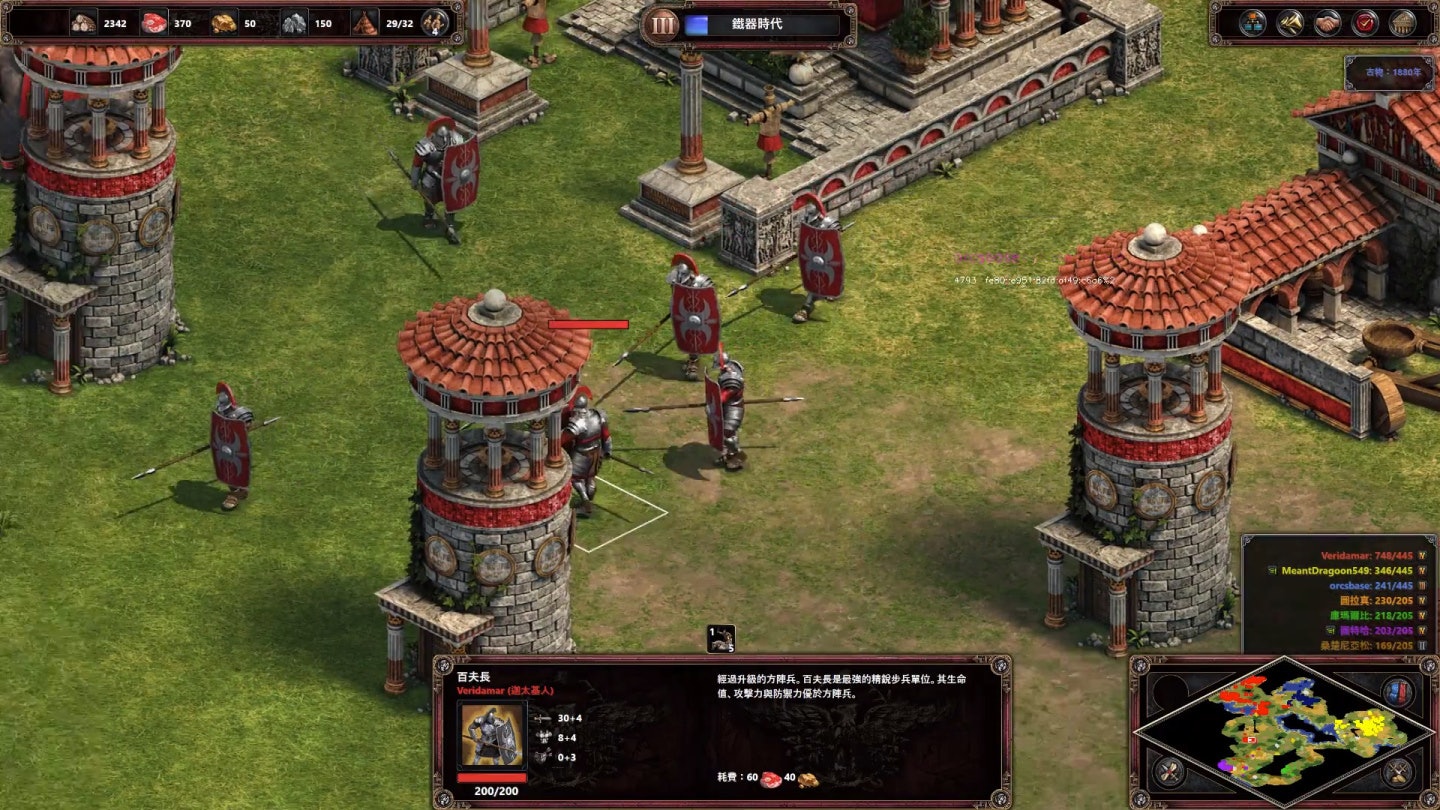Click the stone resource icon
Image resolution: width=1440 pixels, height=810 pixels.
coord(294,22)
